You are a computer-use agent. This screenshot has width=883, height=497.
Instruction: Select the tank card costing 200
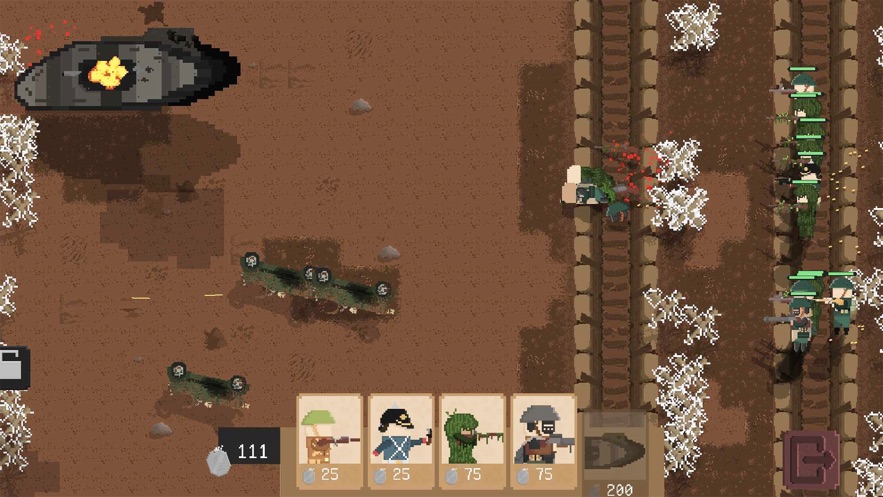(614, 452)
